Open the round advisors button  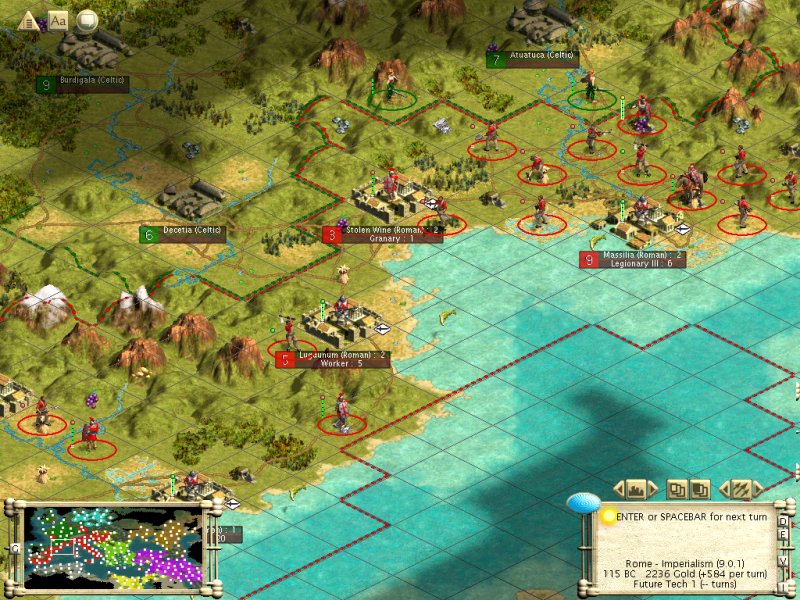coord(87,19)
